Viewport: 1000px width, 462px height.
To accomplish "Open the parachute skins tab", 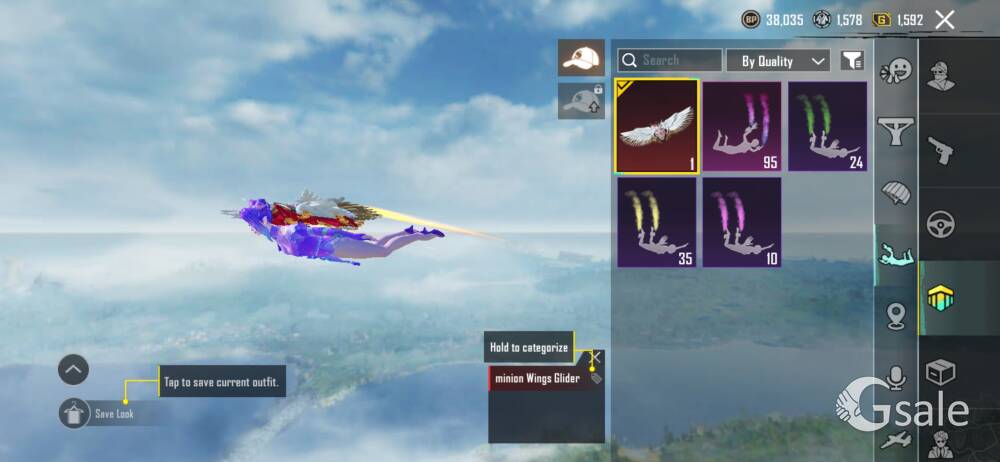I will click(x=897, y=192).
